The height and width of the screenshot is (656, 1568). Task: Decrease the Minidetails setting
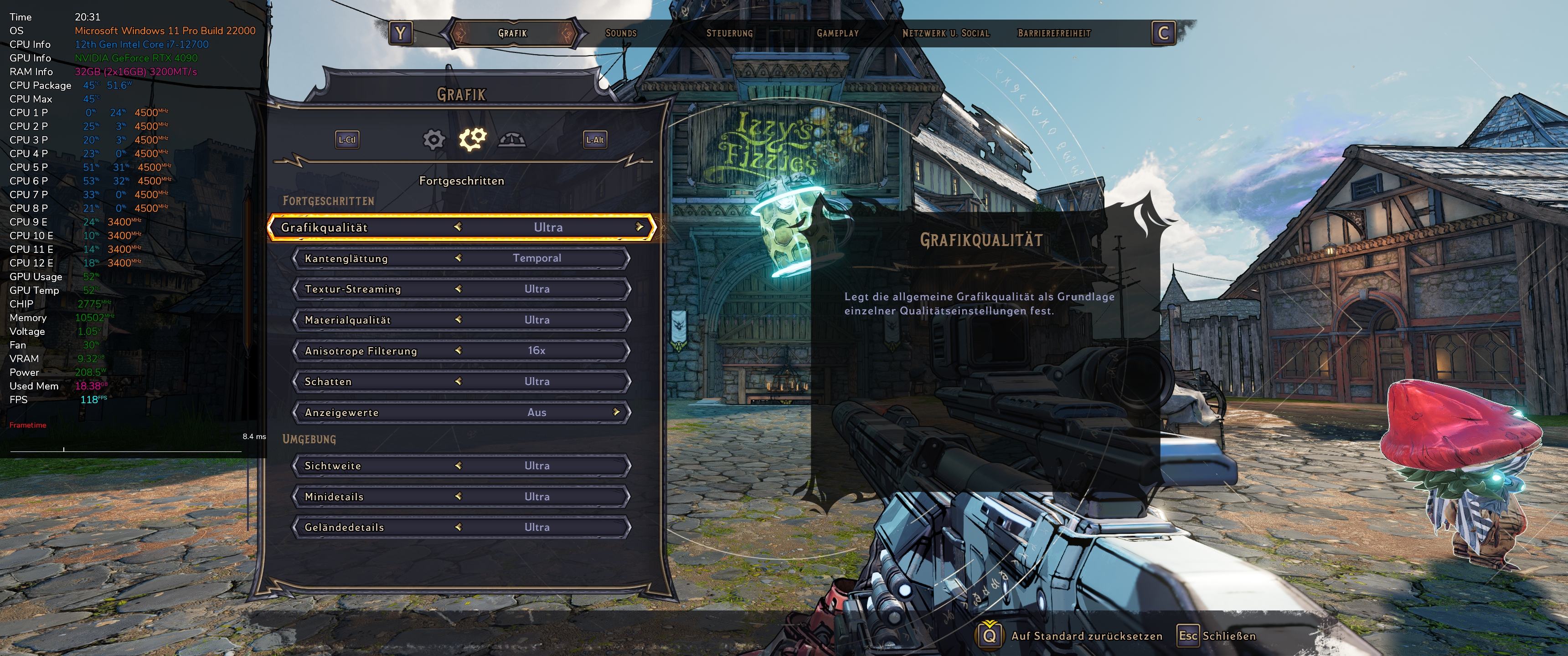pyautogui.click(x=458, y=497)
